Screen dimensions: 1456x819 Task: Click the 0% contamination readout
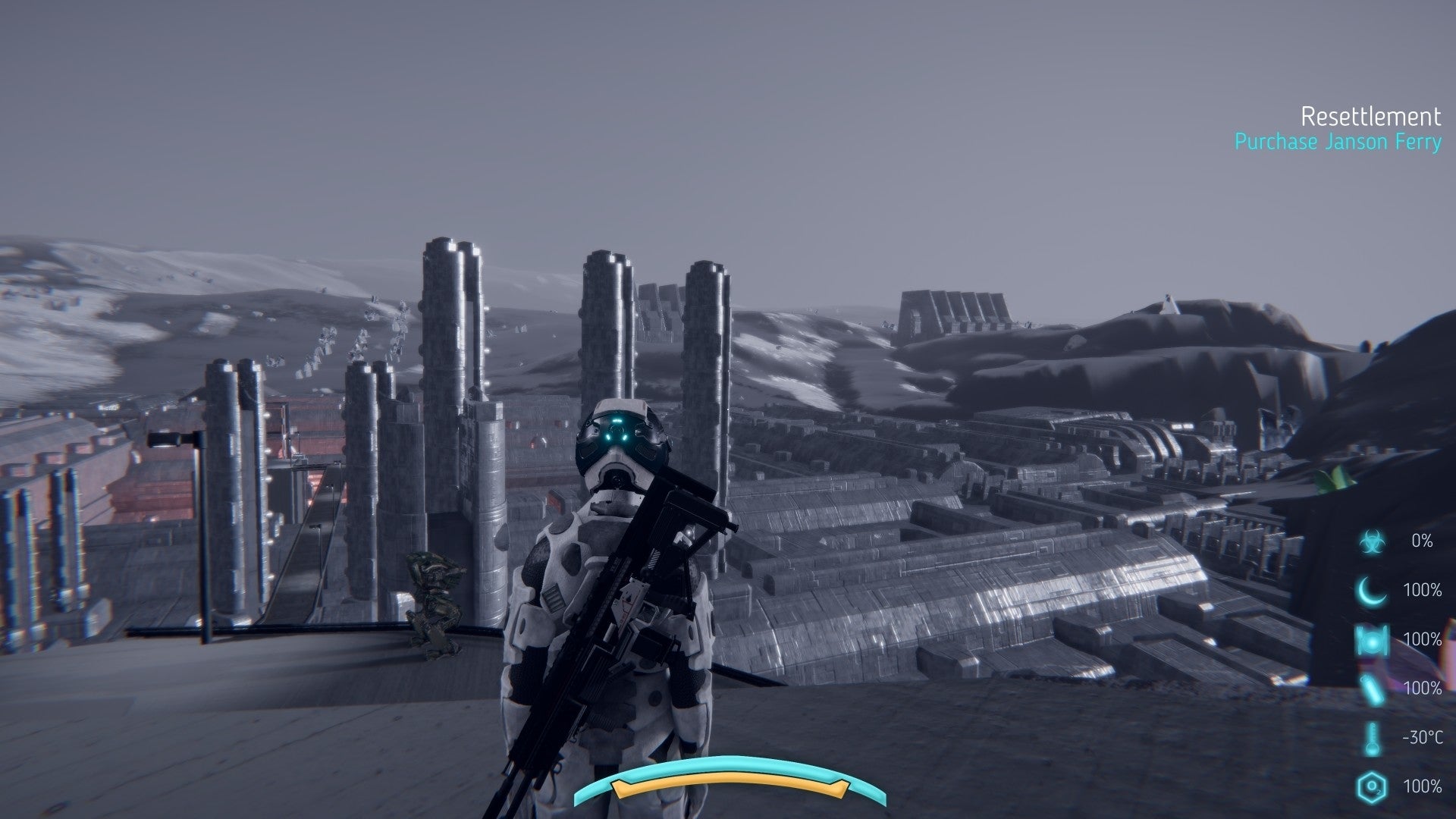tap(1423, 541)
